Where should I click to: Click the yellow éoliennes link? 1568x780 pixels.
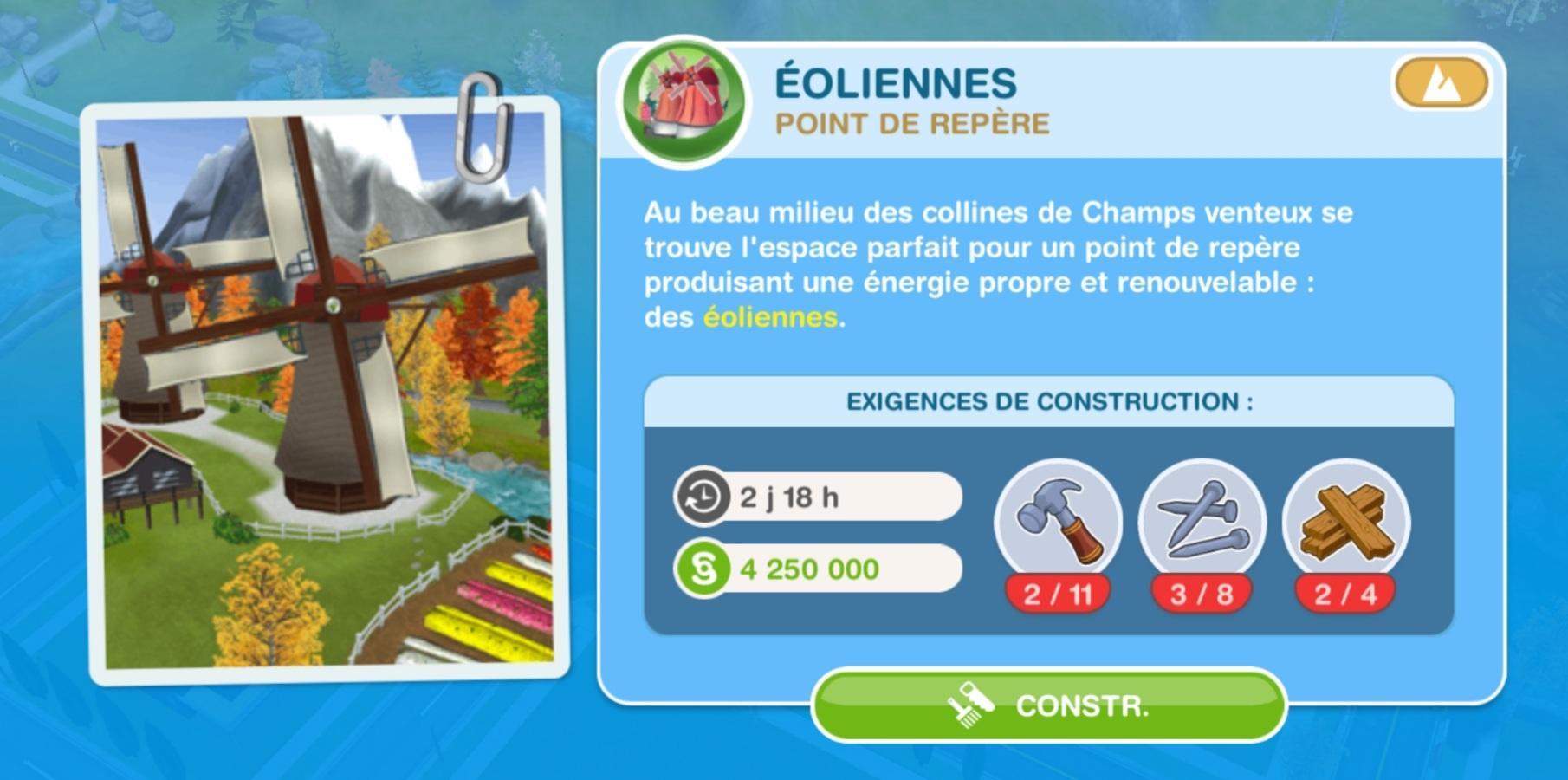click(x=770, y=317)
